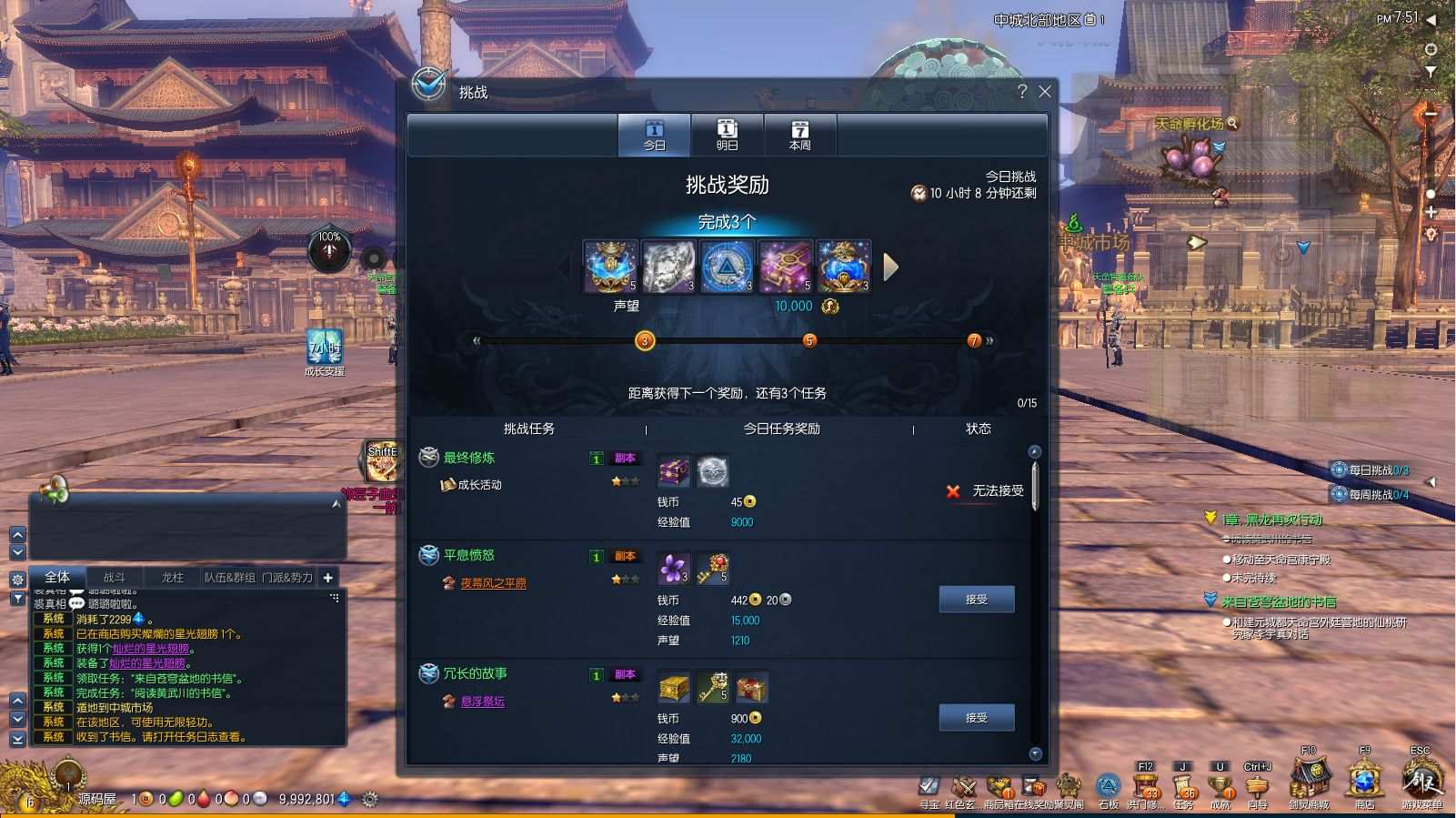Open the 成就 achievements trophy icon
Screen dimensions: 1456x818
(x=1219, y=787)
